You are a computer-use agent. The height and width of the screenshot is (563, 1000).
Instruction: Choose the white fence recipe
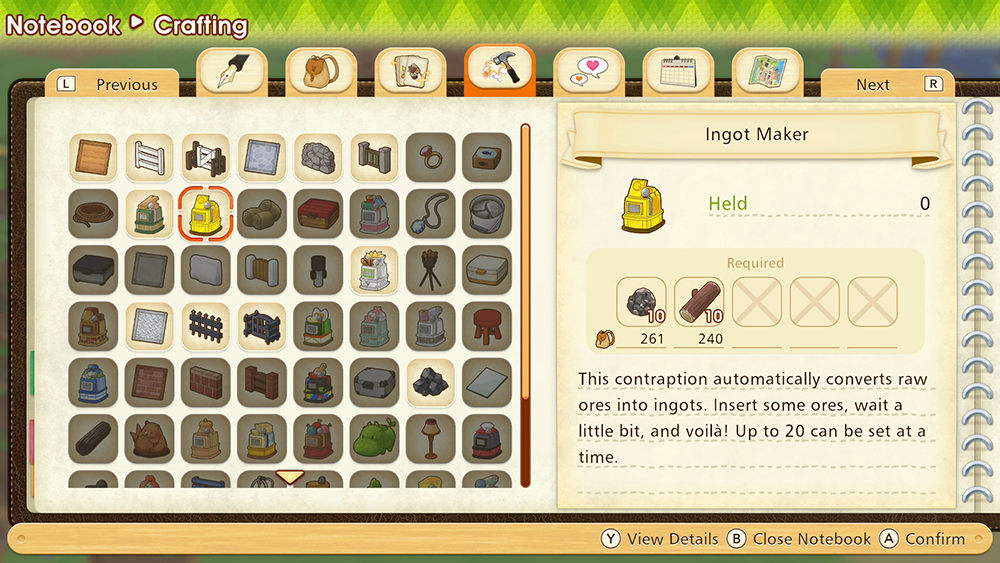[x=150, y=158]
